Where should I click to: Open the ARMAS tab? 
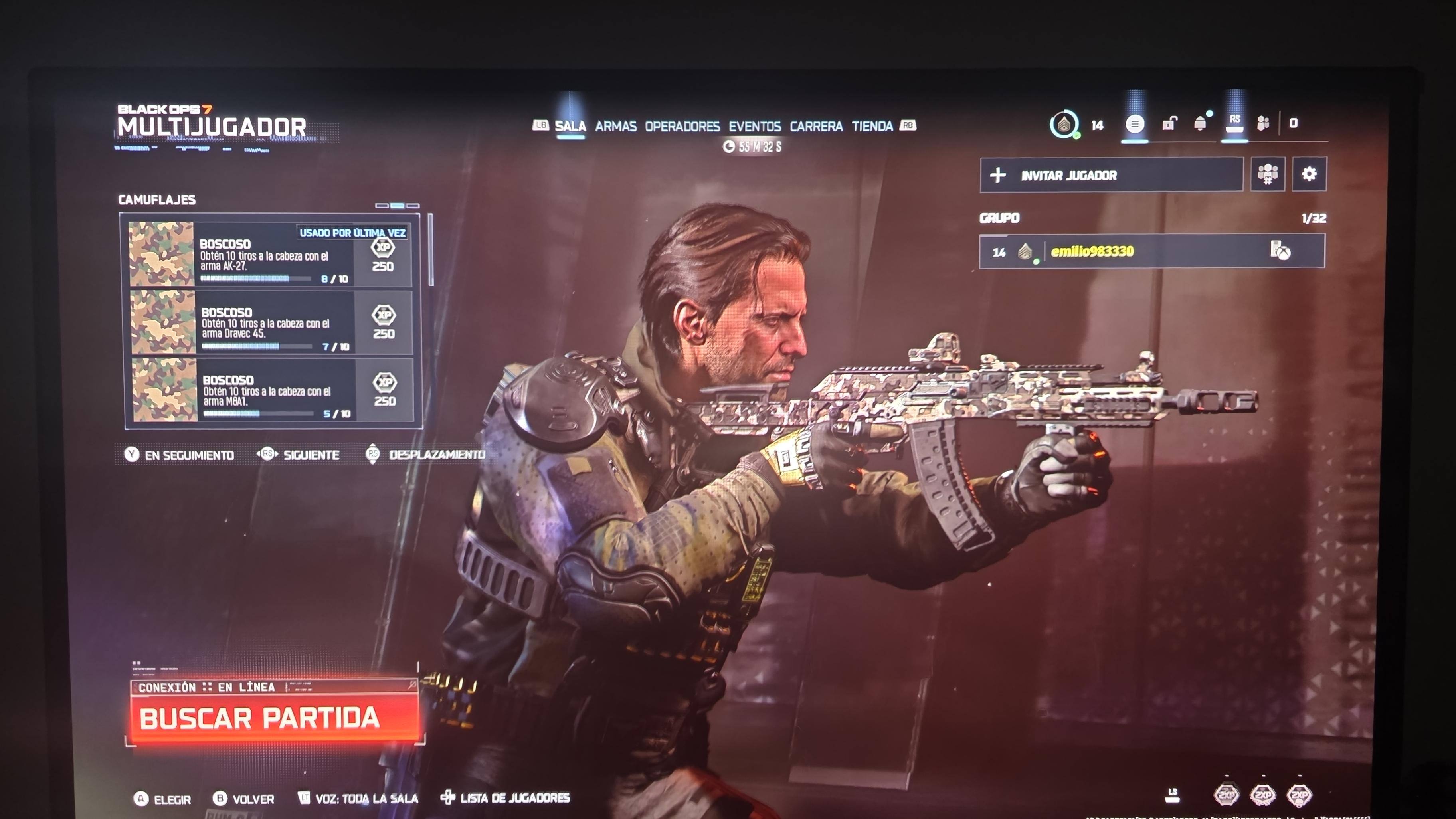tap(615, 126)
